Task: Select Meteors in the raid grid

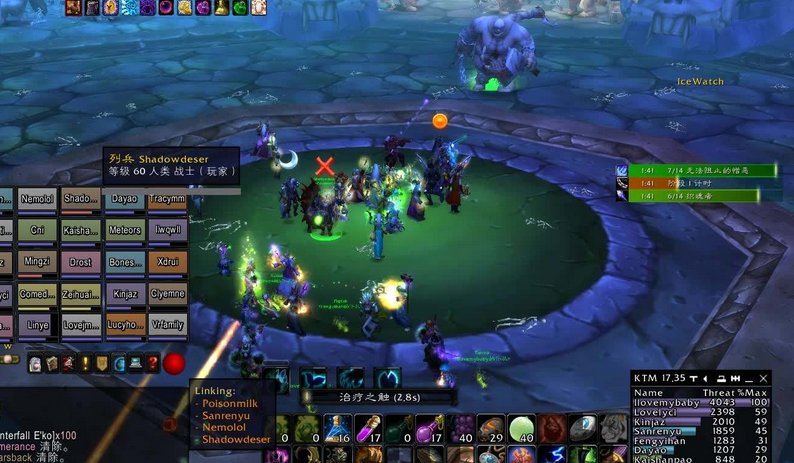Action: point(124,230)
